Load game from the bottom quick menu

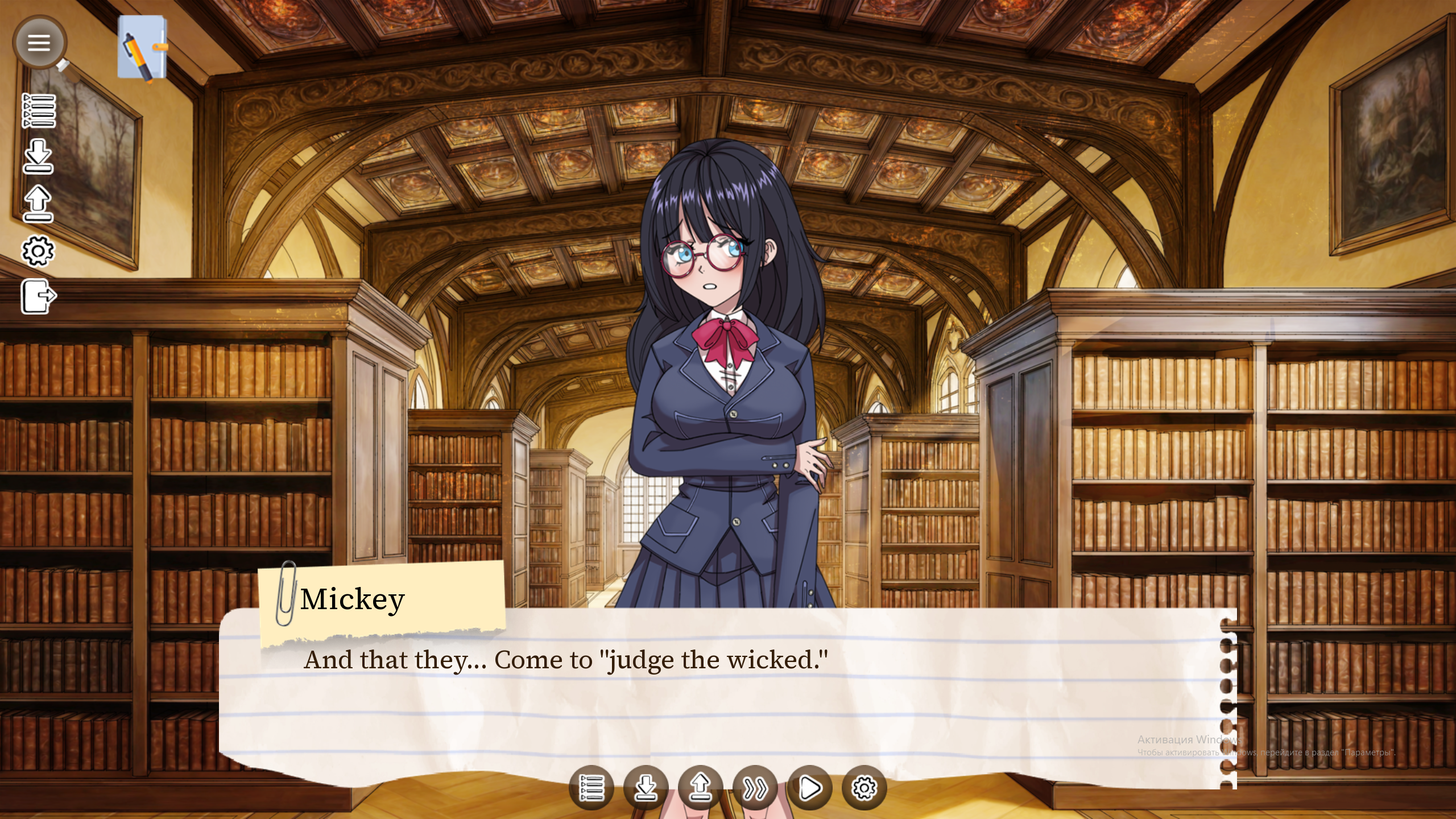(x=701, y=788)
